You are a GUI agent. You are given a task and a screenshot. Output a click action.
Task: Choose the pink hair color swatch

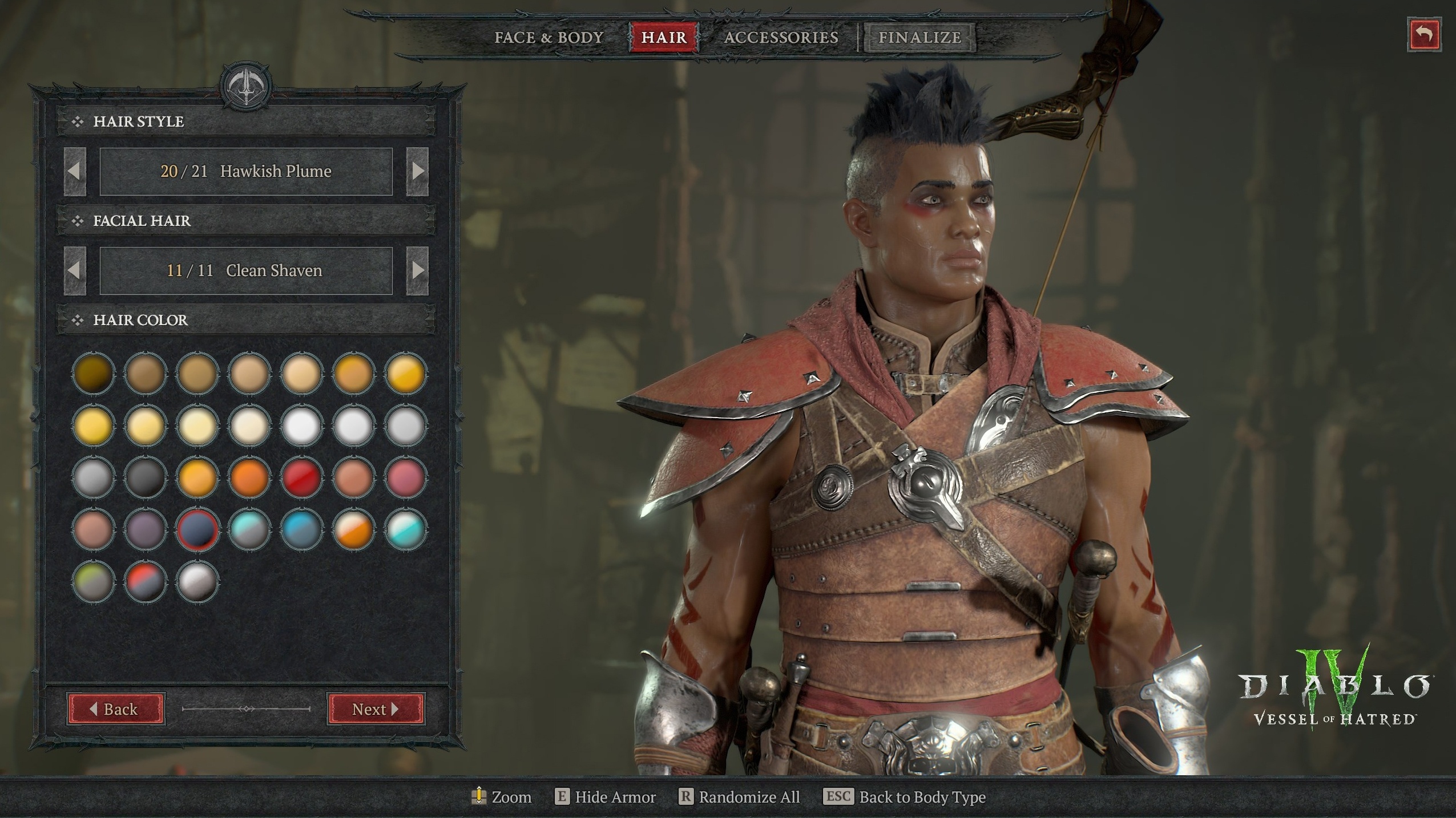point(405,477)
